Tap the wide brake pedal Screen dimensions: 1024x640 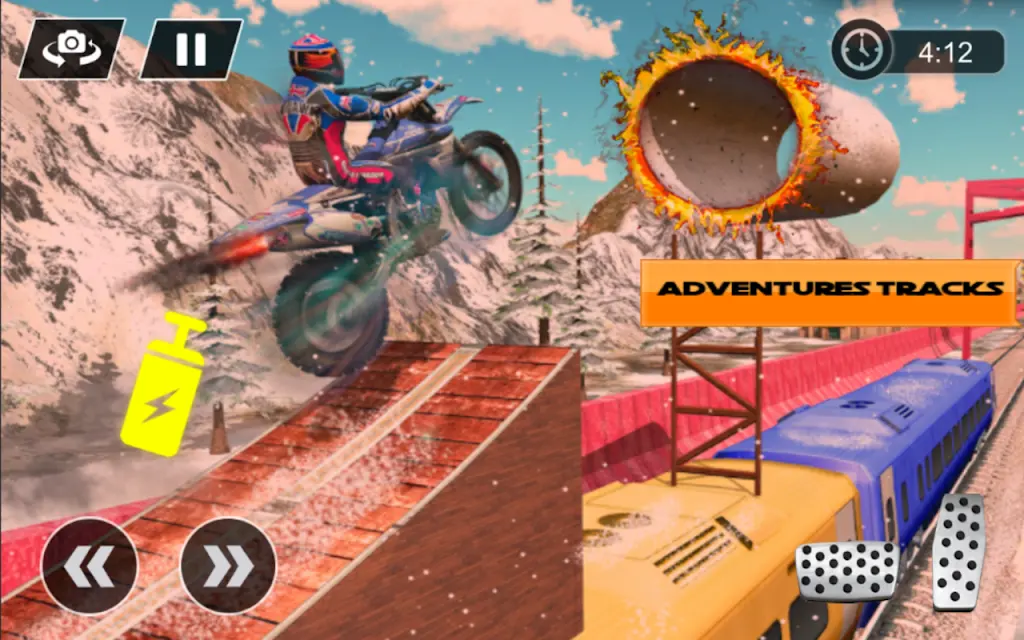847,570
